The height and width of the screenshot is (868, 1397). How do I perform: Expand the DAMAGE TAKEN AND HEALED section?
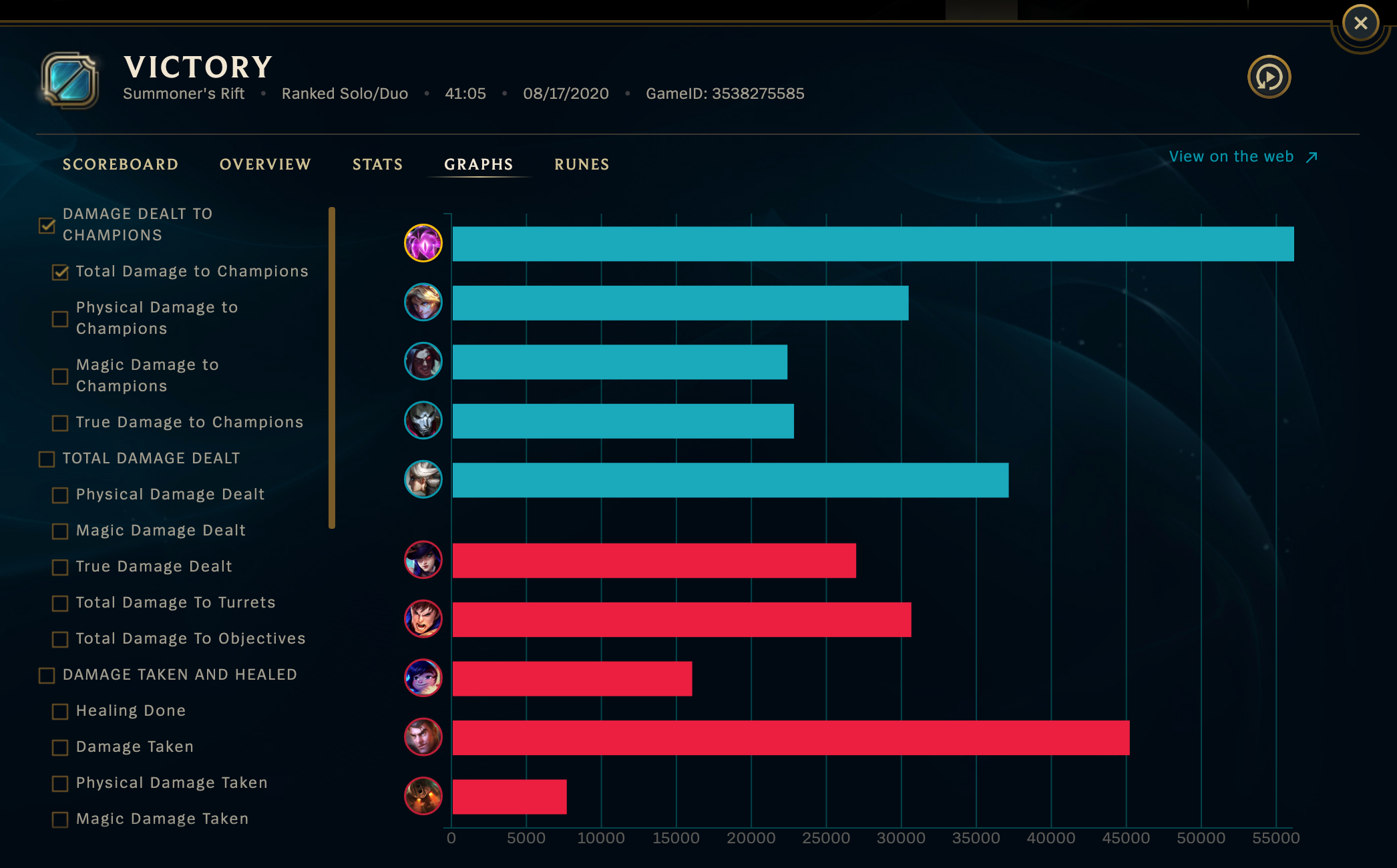click(45, 676)
